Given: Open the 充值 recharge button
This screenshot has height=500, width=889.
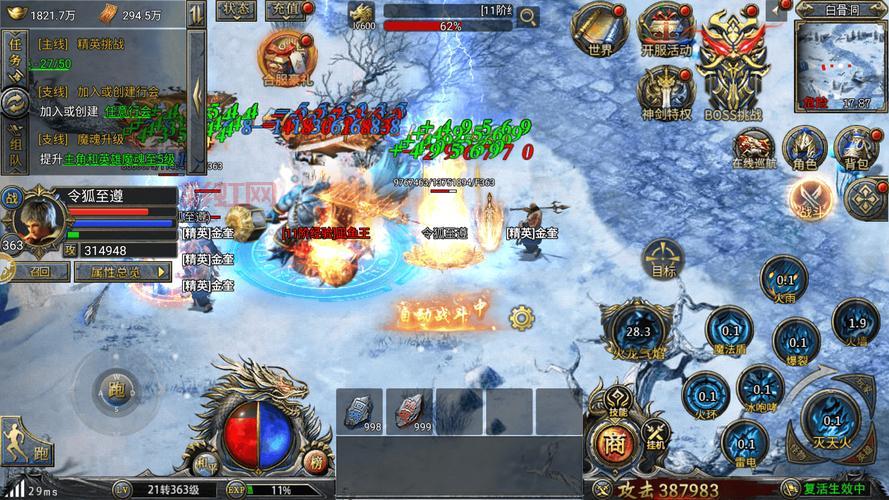Looking at the screenshot, I should click(287, 10).
